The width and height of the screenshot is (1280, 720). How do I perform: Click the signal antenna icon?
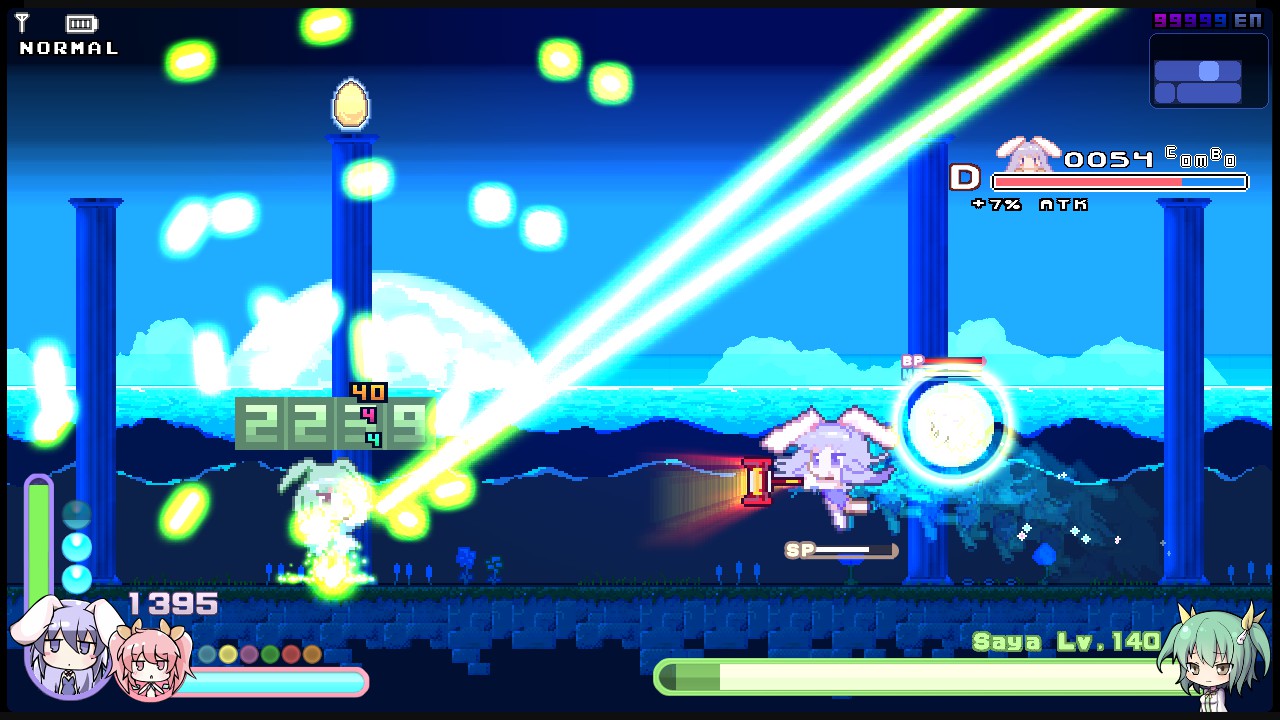click(x=20, y=22)
